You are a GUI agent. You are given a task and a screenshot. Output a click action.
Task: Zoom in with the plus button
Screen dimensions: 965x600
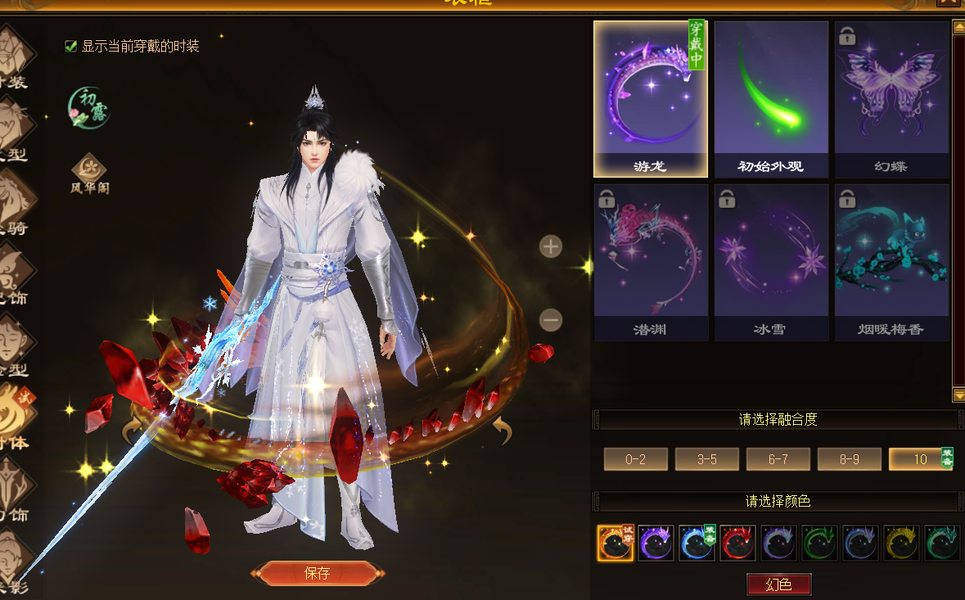[551, 246]
